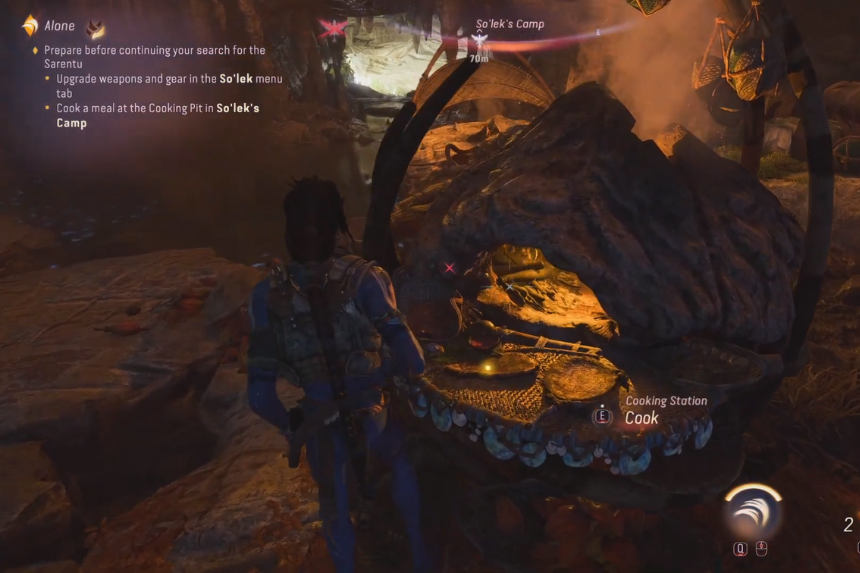Select the cooking objective for So'lek's Camp
The height and width of the screenshot is (573, 860).
pos(157,115)
